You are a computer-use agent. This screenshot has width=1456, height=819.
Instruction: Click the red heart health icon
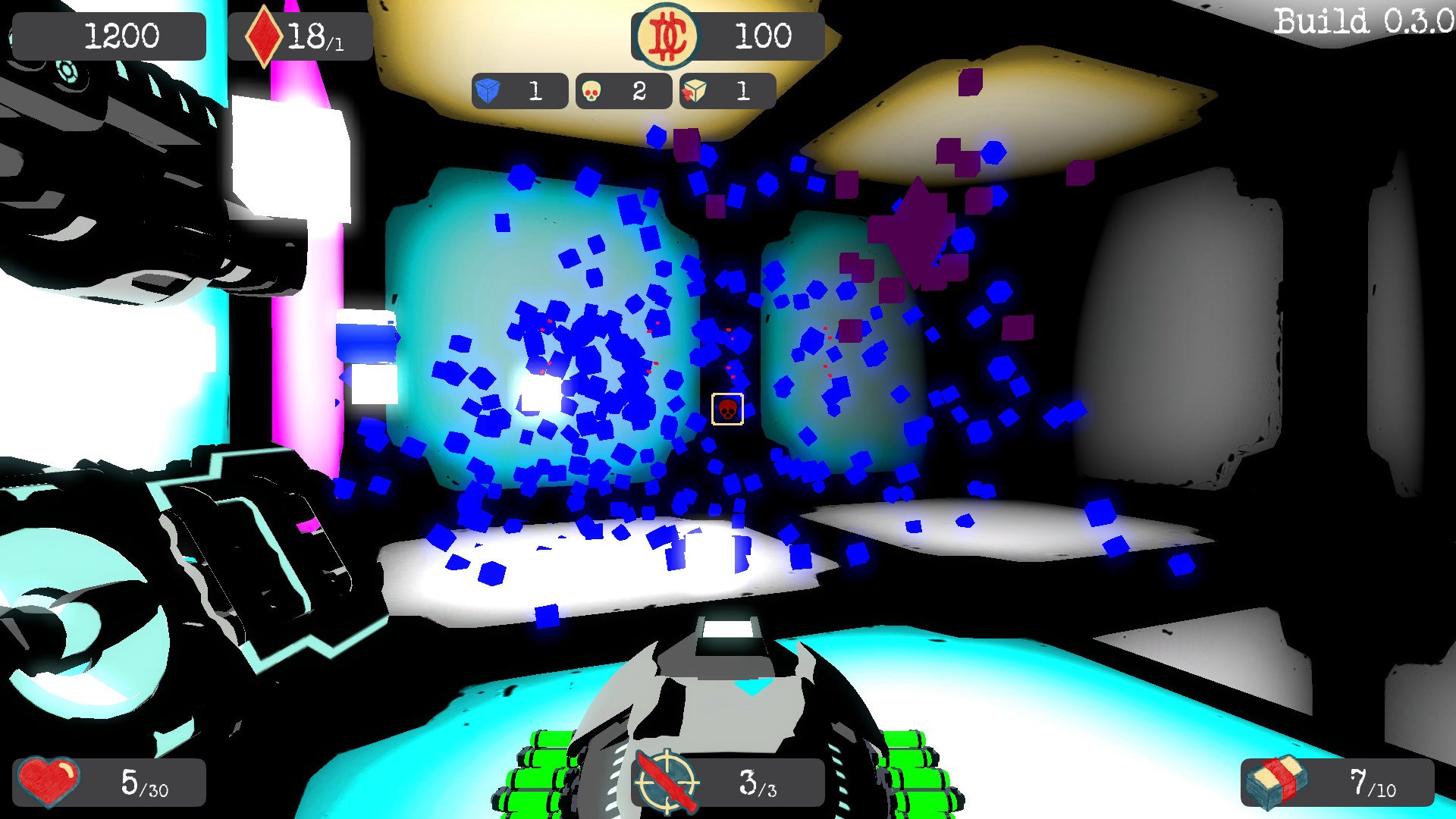[x=49, y=781]
